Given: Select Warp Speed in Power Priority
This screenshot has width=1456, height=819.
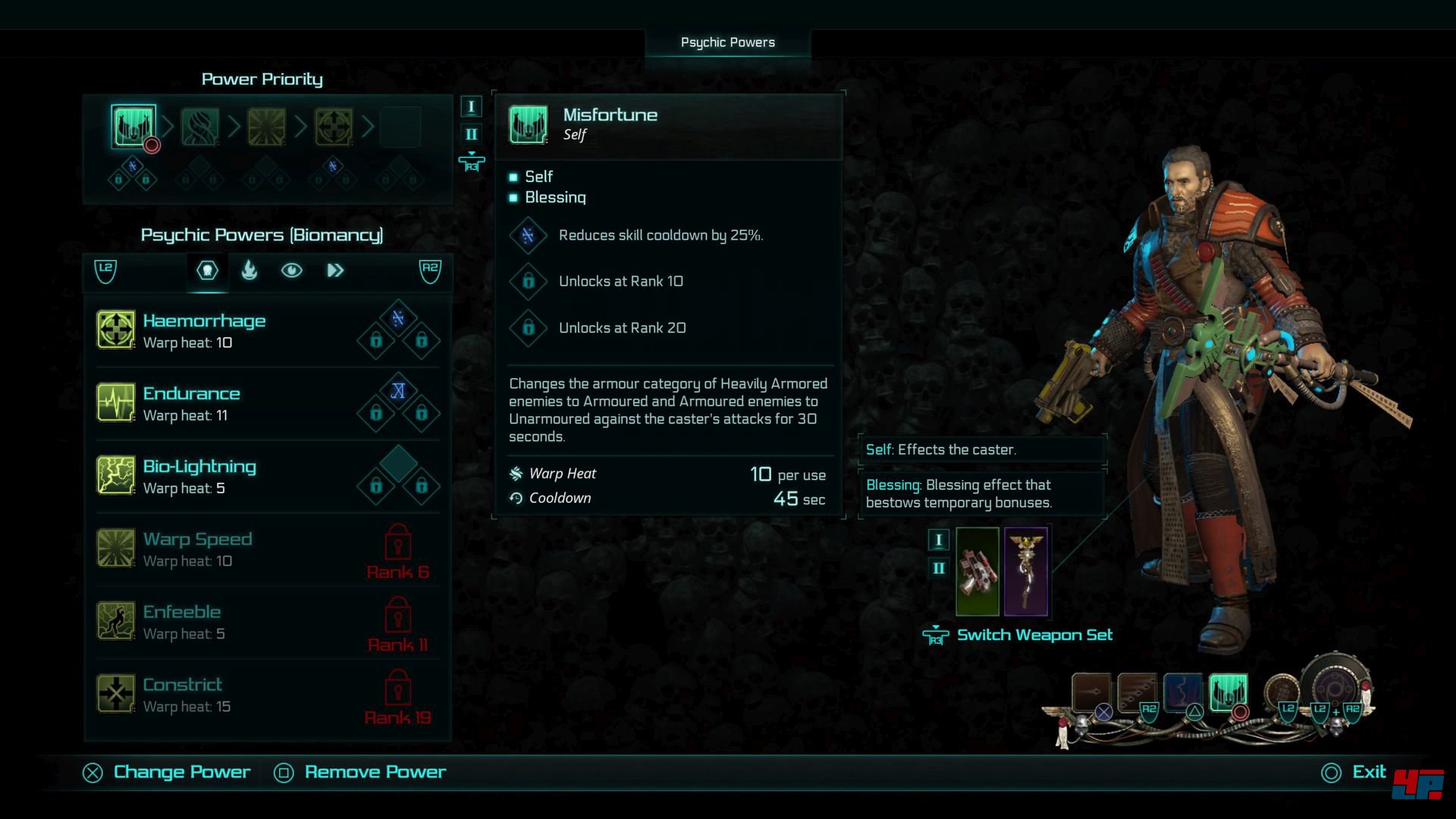Looking at the screenshot, I should tap(267, 126).
